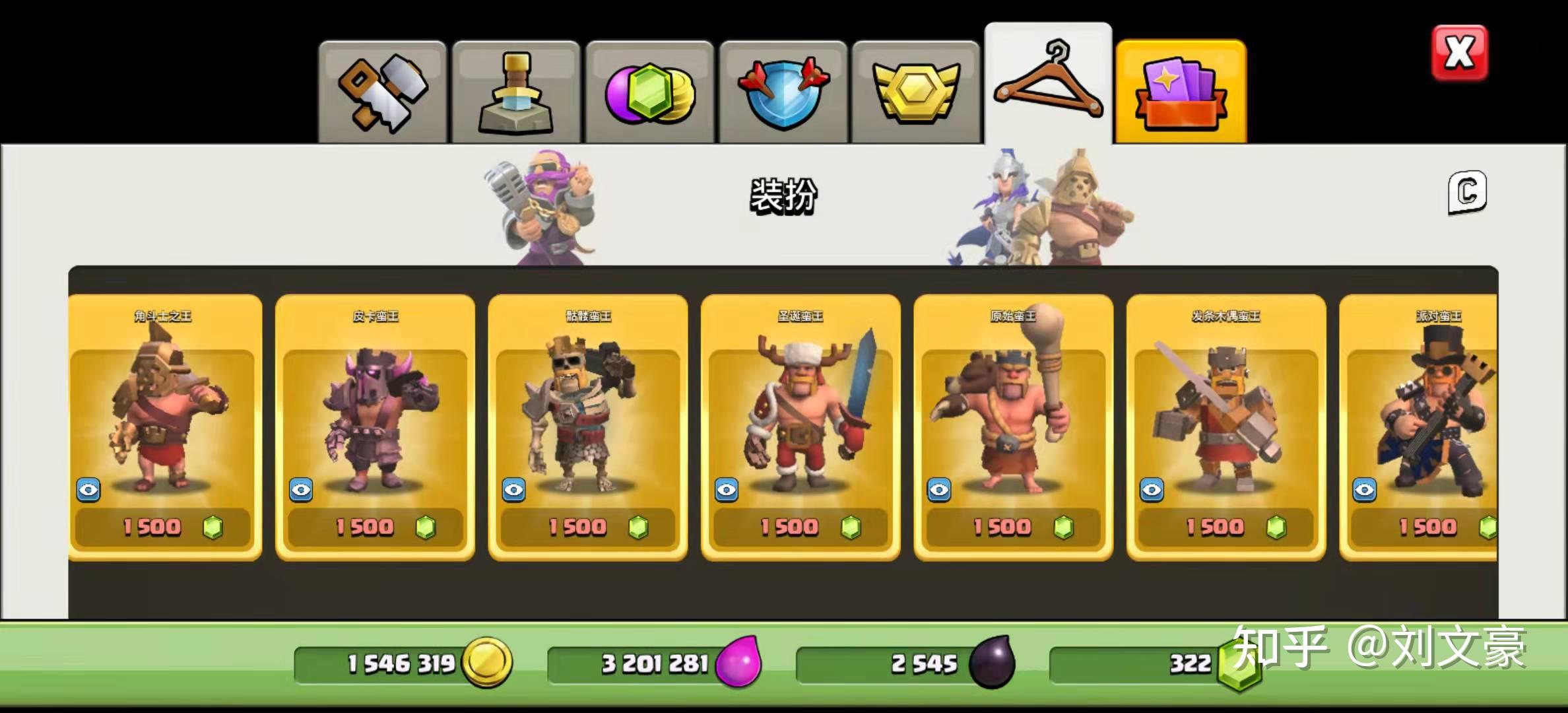Choose the Christmas King with reindeer antlers
The height and width of the screenshot is (713, 1568).
click(x=800, y=409)
